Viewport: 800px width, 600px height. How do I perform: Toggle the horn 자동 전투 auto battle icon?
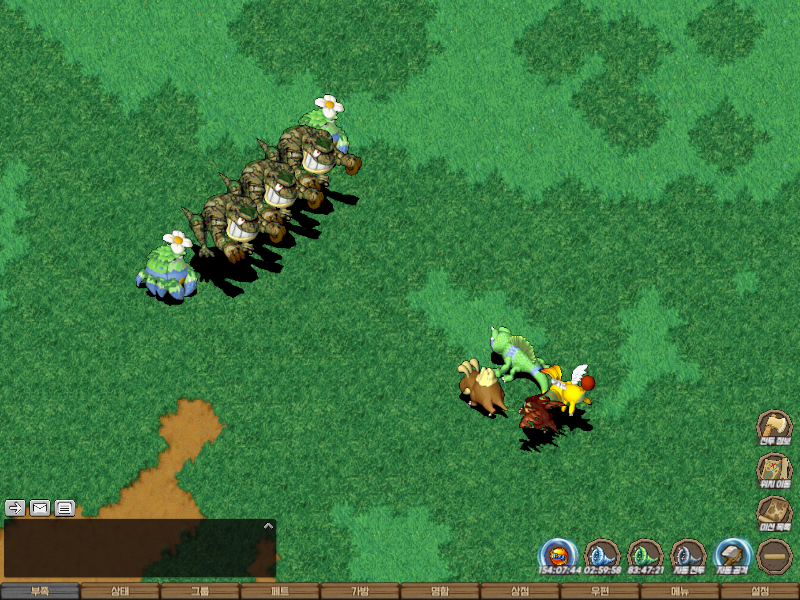click(x=688, y=555)
